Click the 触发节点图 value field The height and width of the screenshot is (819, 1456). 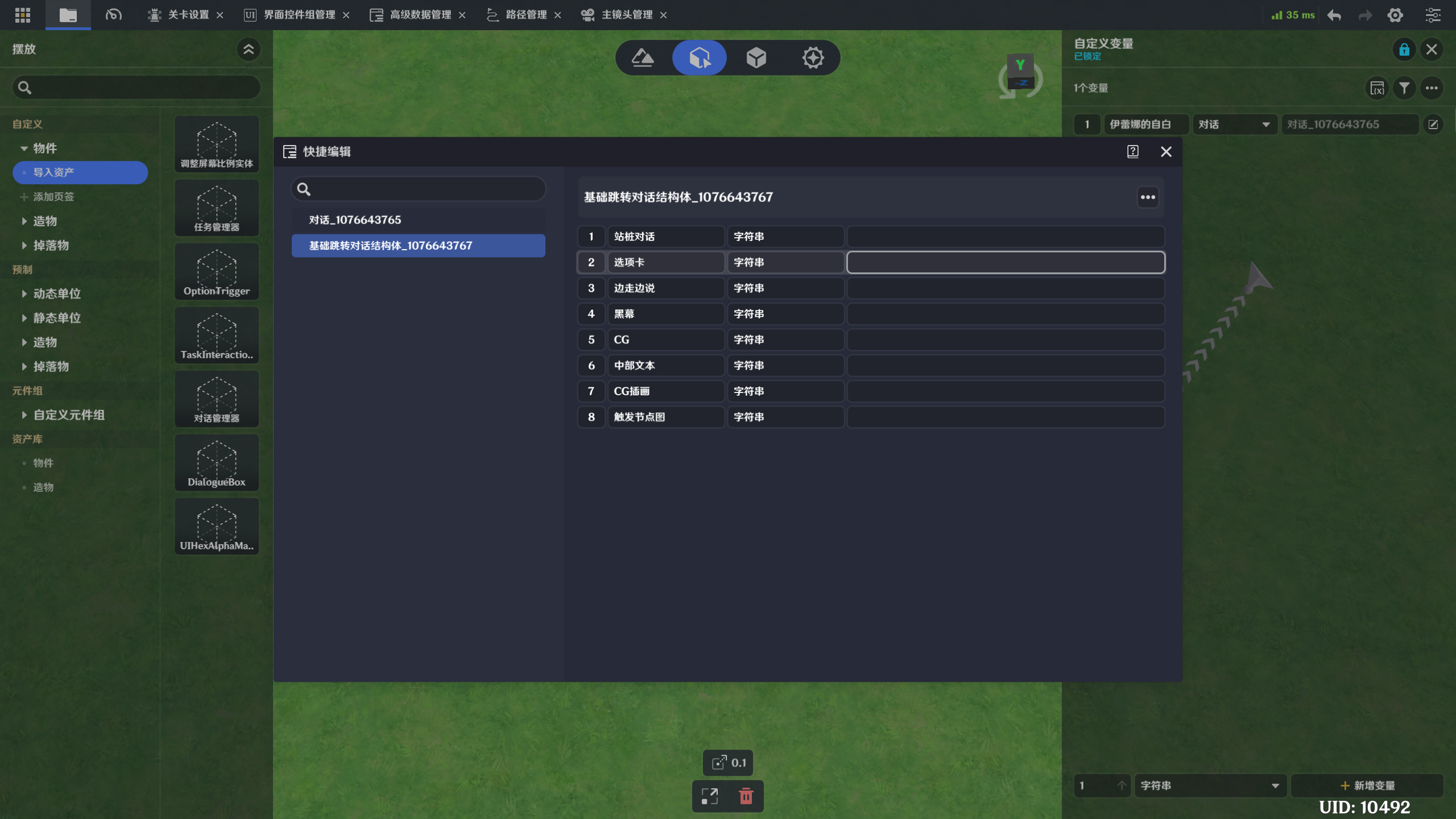click(x=1005, y=417)
